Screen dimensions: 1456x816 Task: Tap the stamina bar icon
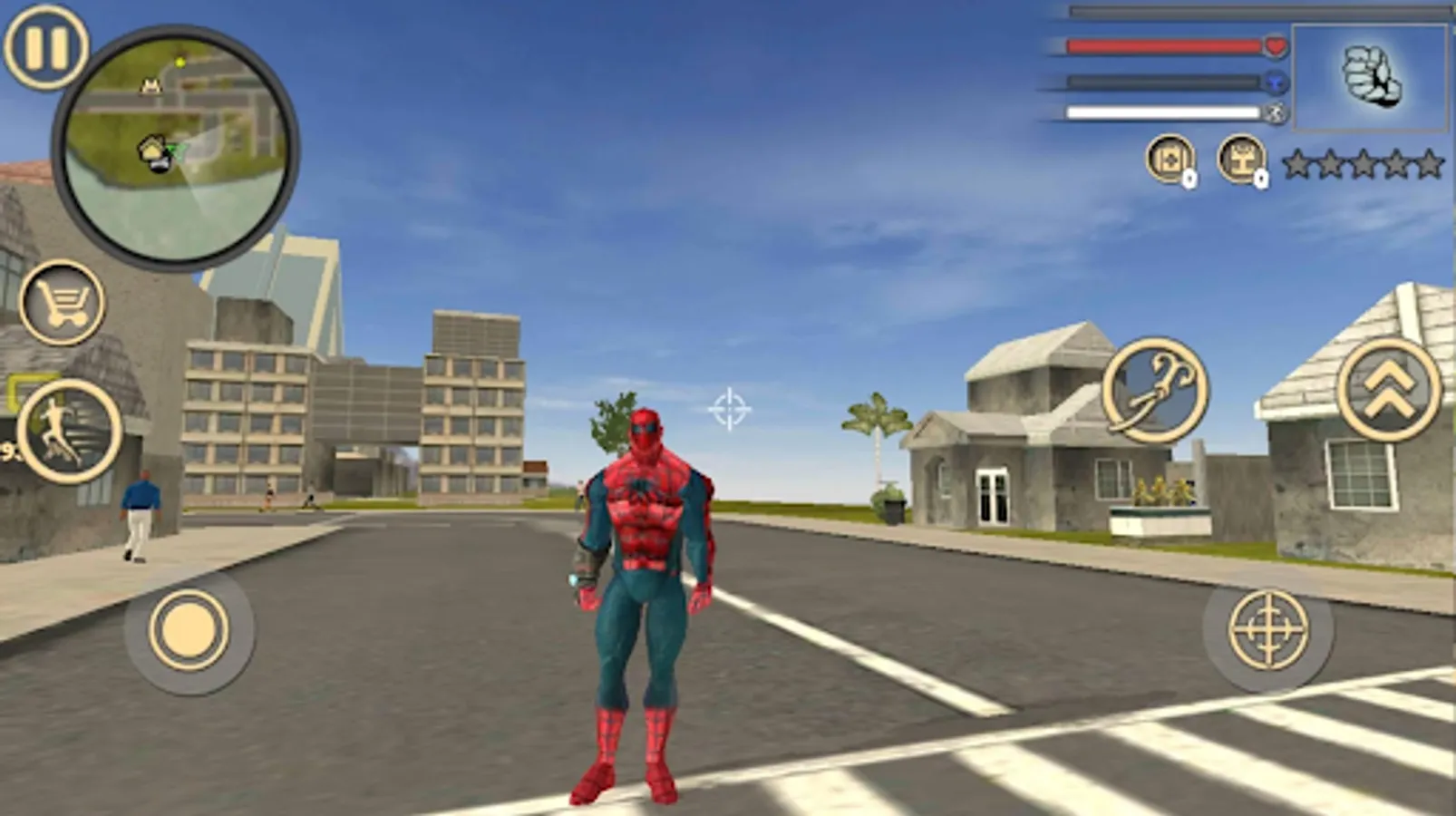pyautogui.click(x=1278, y=111)
